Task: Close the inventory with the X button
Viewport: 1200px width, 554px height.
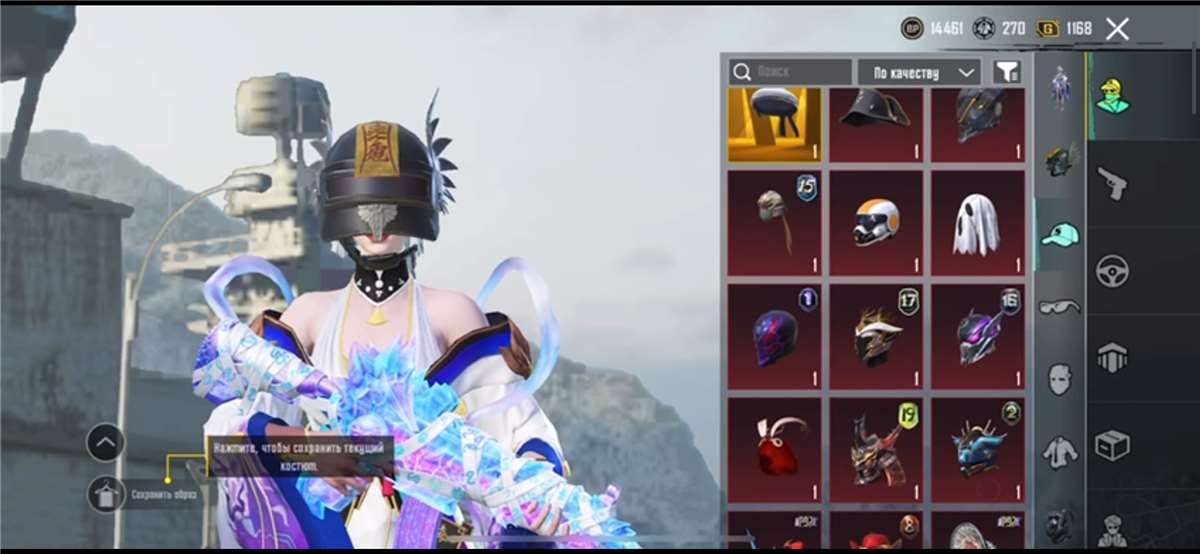Action: [1117, 29]
